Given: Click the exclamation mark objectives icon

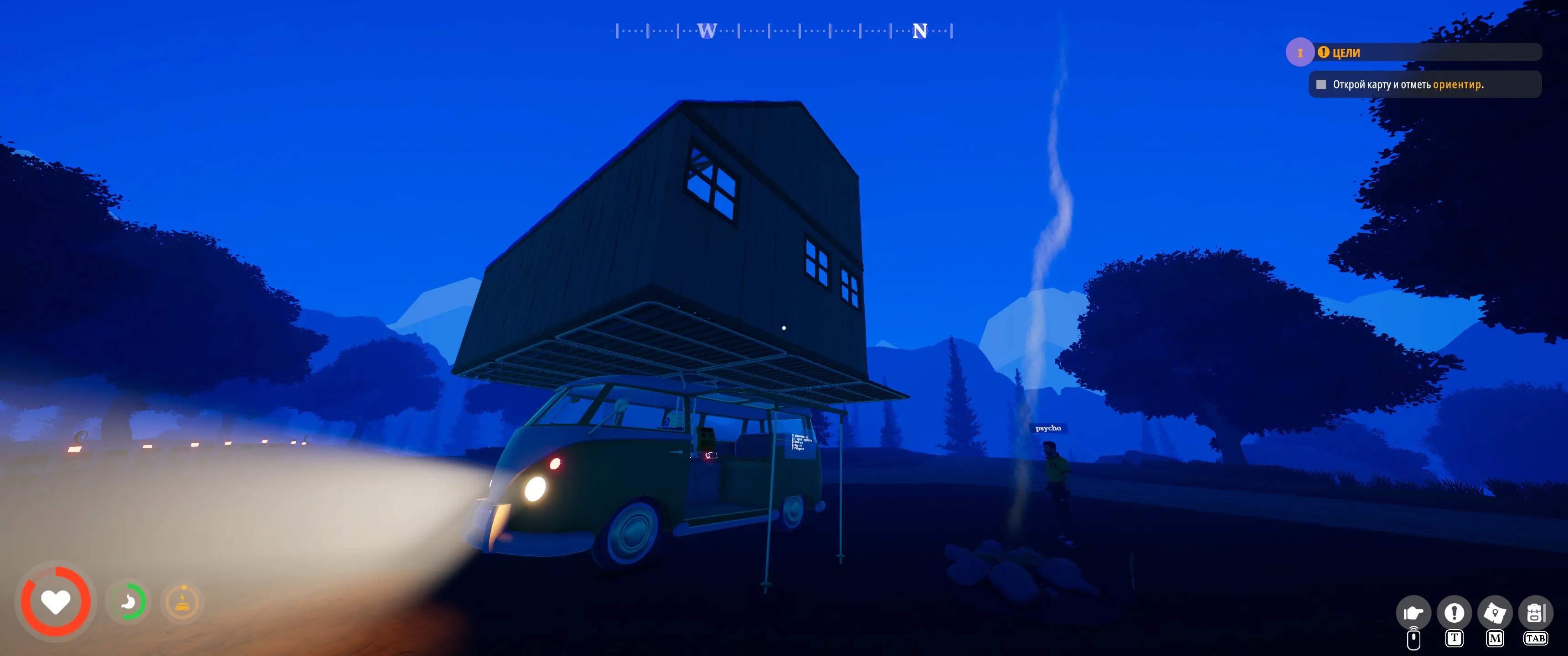Looking at the screenshot, I should point(1454,612).
